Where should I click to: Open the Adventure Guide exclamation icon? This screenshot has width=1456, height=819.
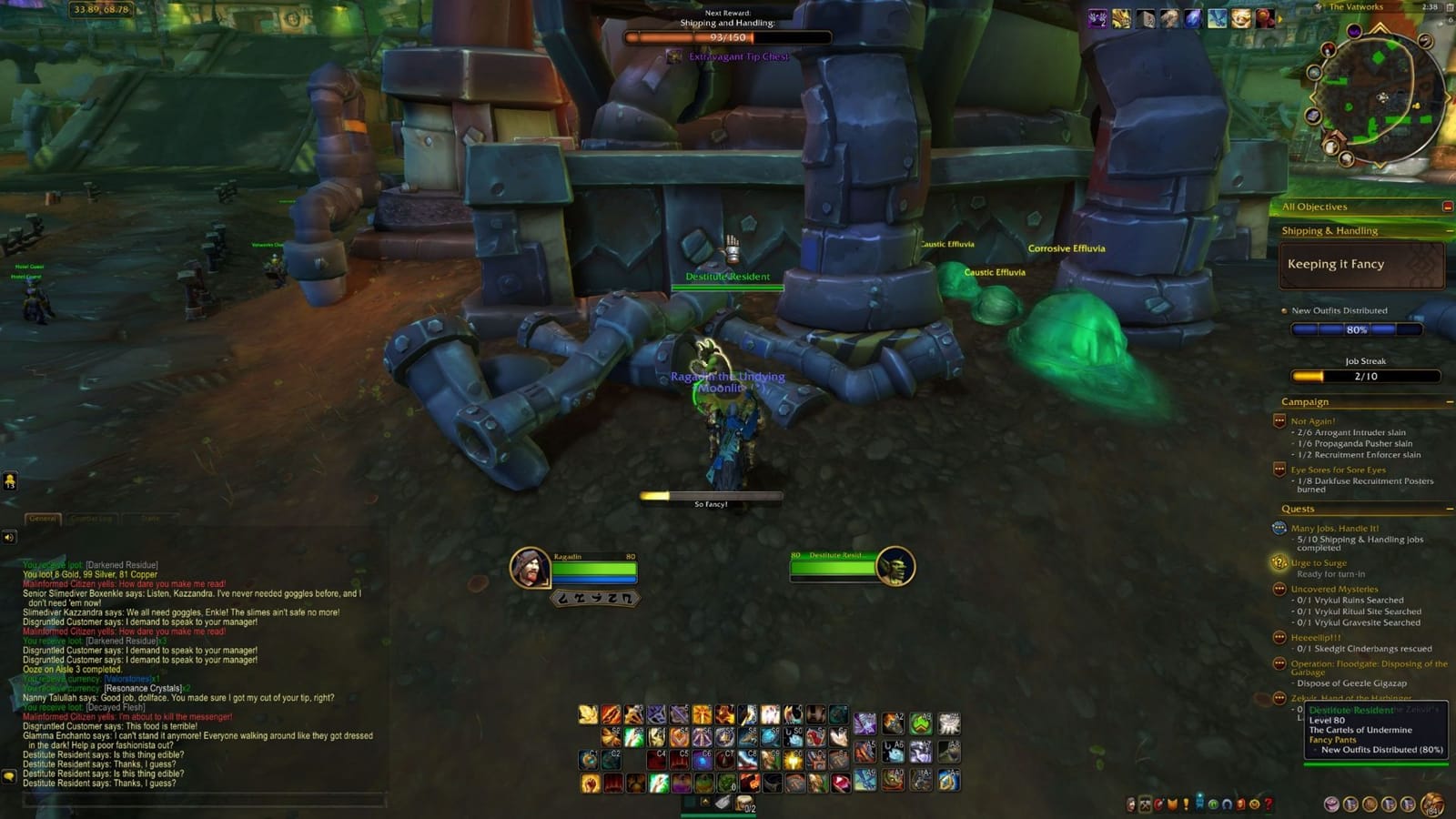(x=1186, y=804)
